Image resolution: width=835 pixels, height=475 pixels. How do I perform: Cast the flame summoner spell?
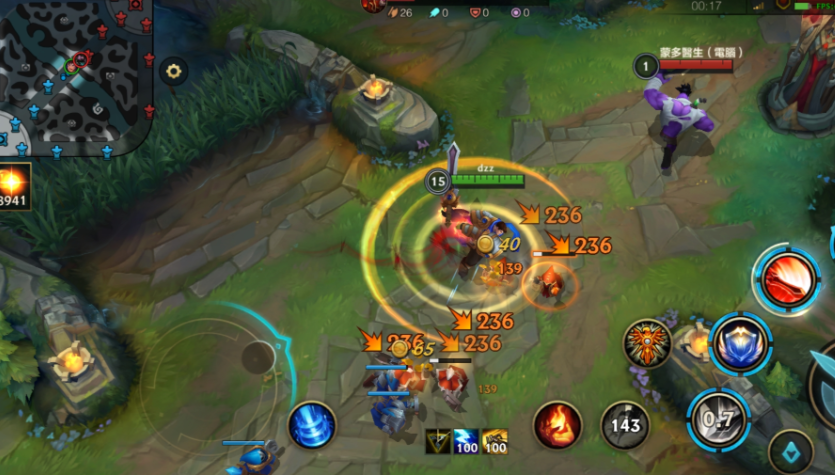coord(557,425)
